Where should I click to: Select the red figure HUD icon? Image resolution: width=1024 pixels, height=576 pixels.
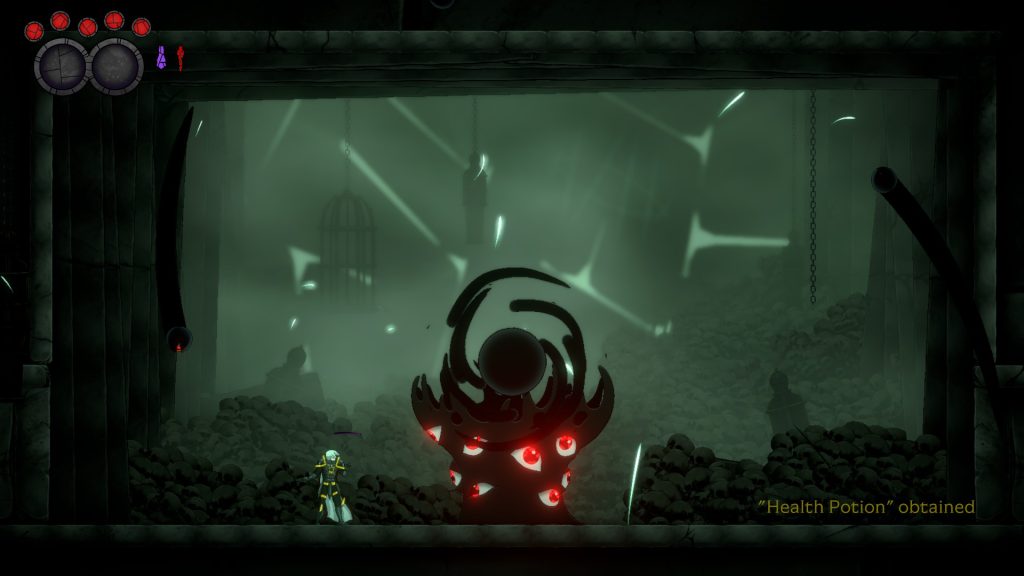181,58
